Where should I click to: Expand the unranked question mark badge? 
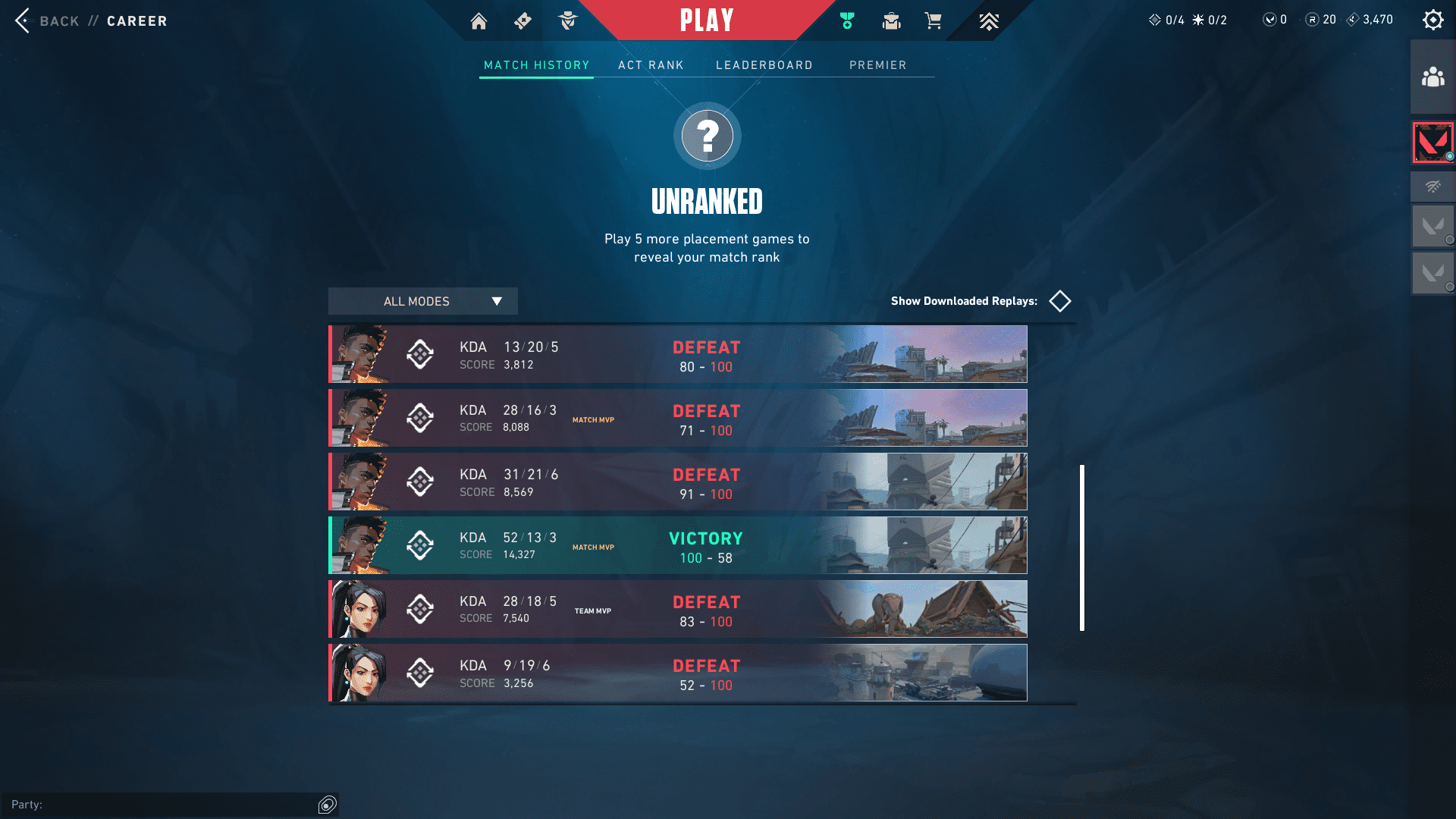point(707,135)
